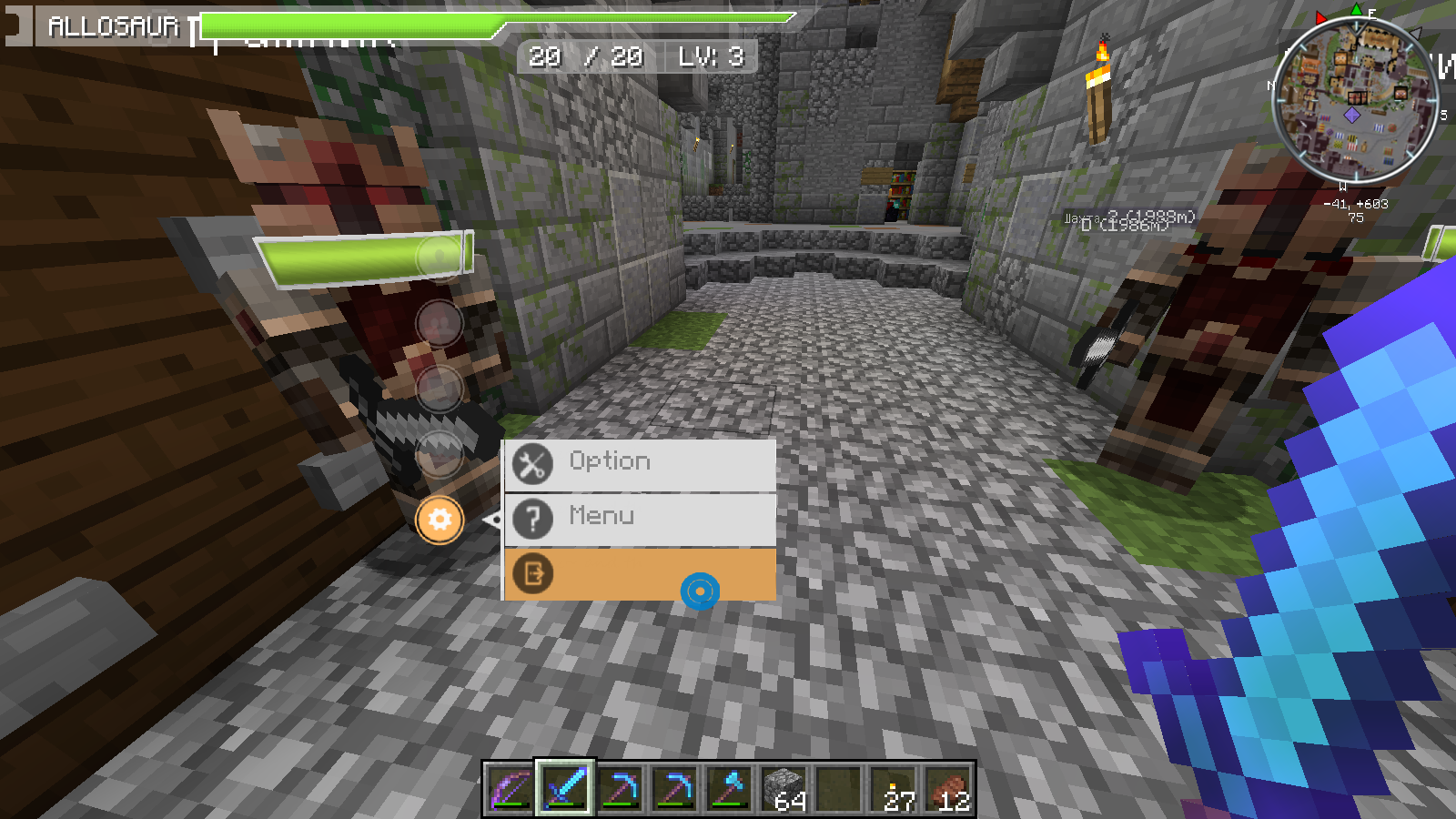Select the enchanted bow hotbar slot

coord(510,788)
